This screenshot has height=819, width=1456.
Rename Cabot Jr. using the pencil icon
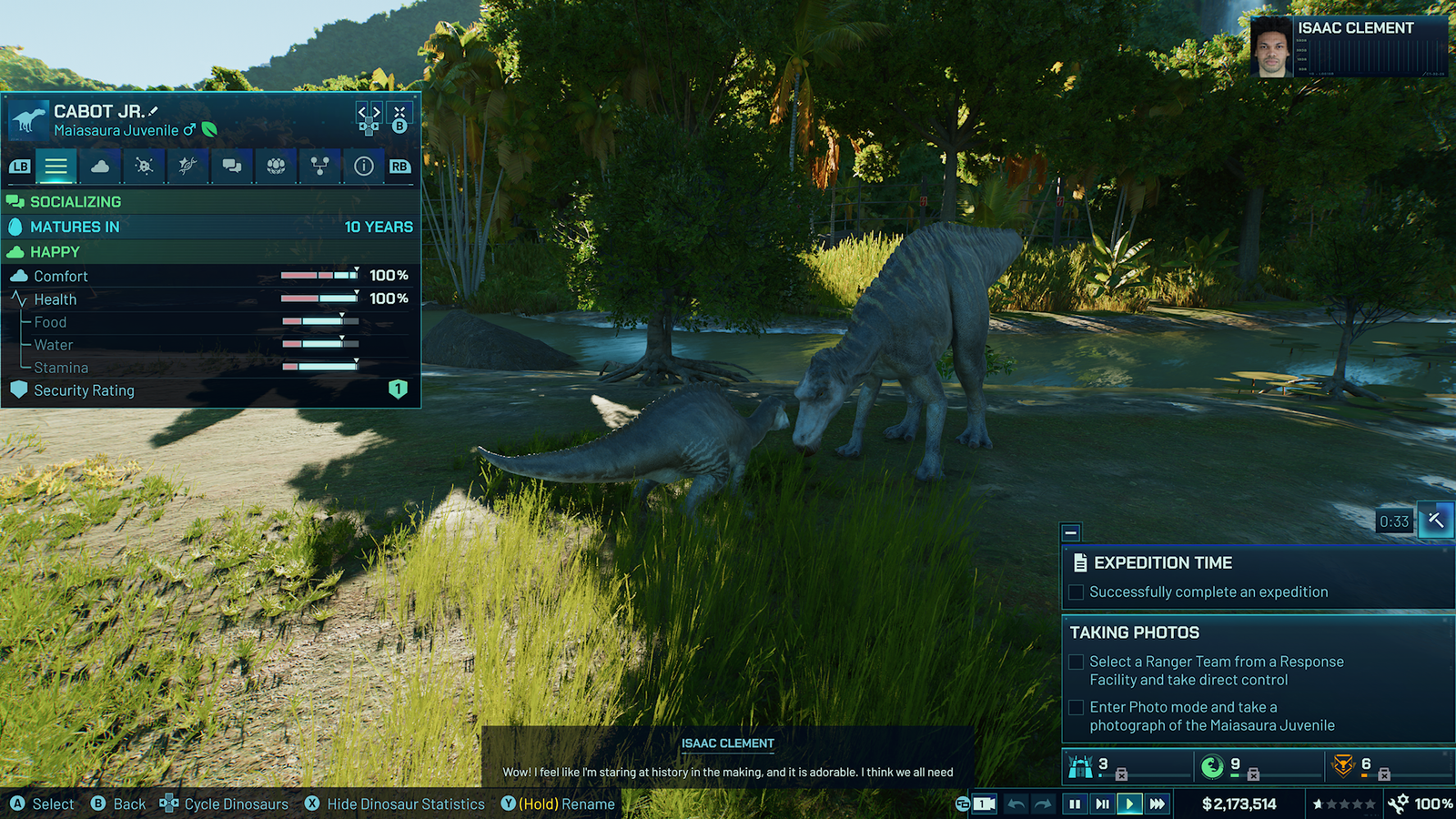pos(153,111)
